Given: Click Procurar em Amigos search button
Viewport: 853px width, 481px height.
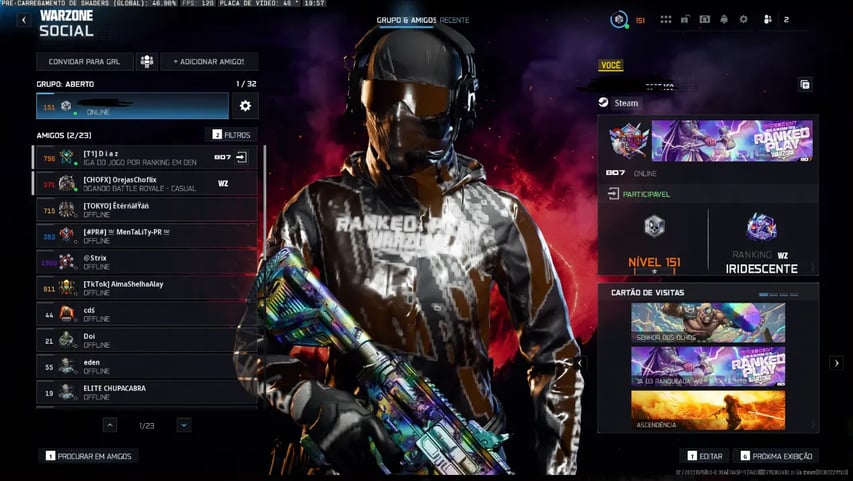Looking at the screenshot, I should coord(89,456).
